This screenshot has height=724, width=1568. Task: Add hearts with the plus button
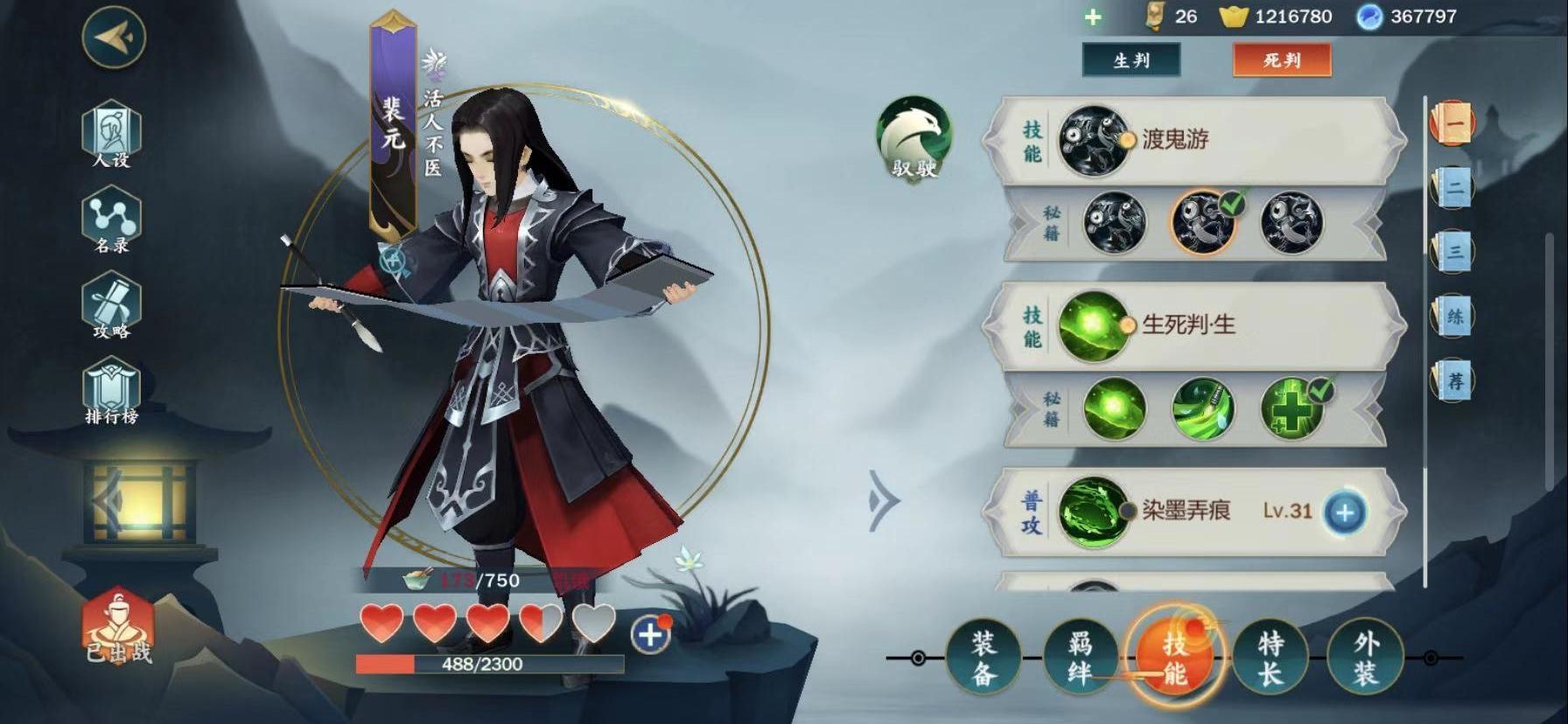[x=650, y=634]
